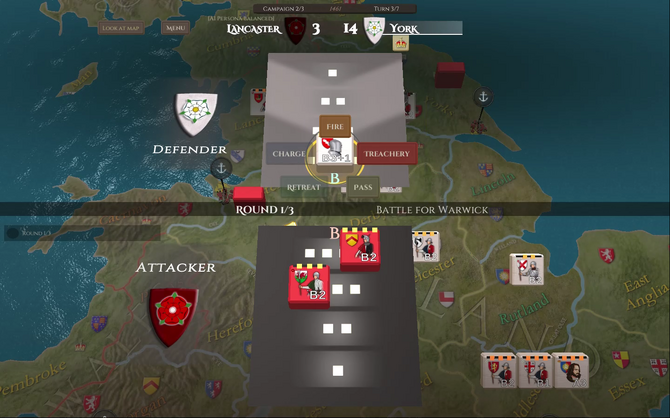
Task: Select the Treachery action
Action: pos(386,154)
